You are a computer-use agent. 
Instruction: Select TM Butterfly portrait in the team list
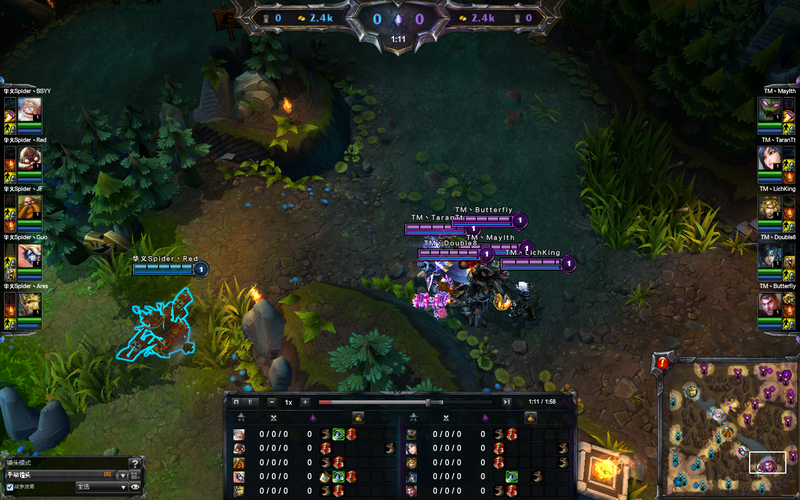(x=776, y=304)
